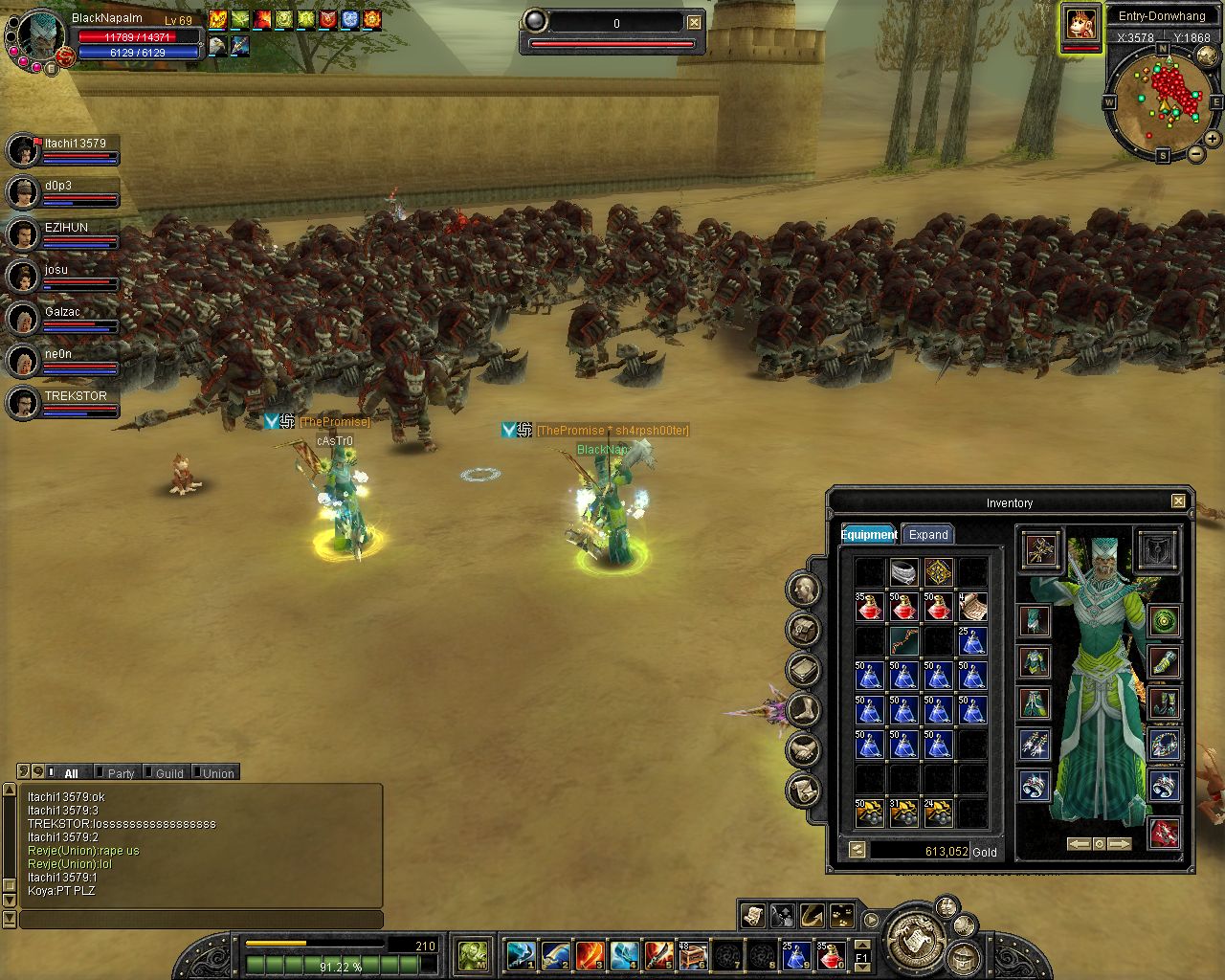Select the red flag item slot
This screenshot has height=980, width=1225.
(x=1164, y=833)
